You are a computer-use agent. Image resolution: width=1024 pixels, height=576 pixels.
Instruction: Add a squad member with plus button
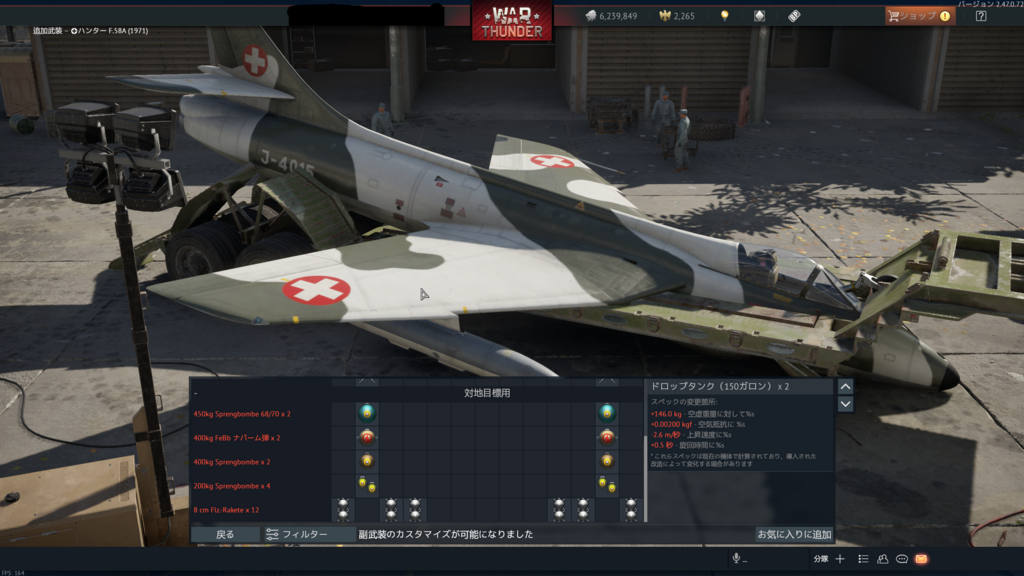click(x=840, y=559)
